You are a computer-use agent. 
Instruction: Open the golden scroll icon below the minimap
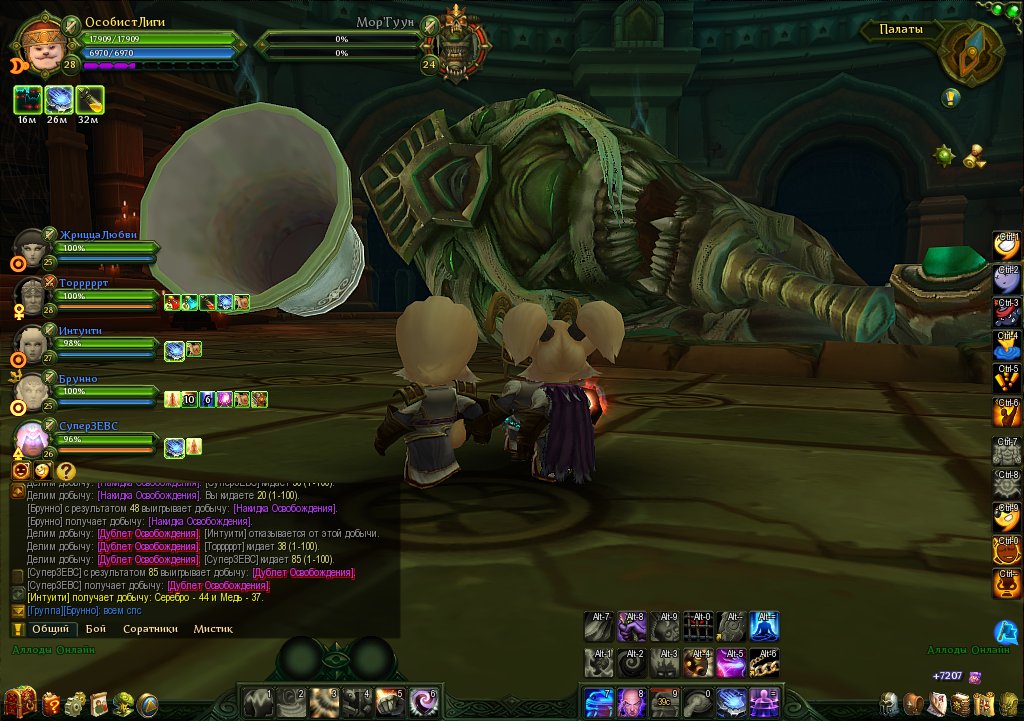[974, 156]
